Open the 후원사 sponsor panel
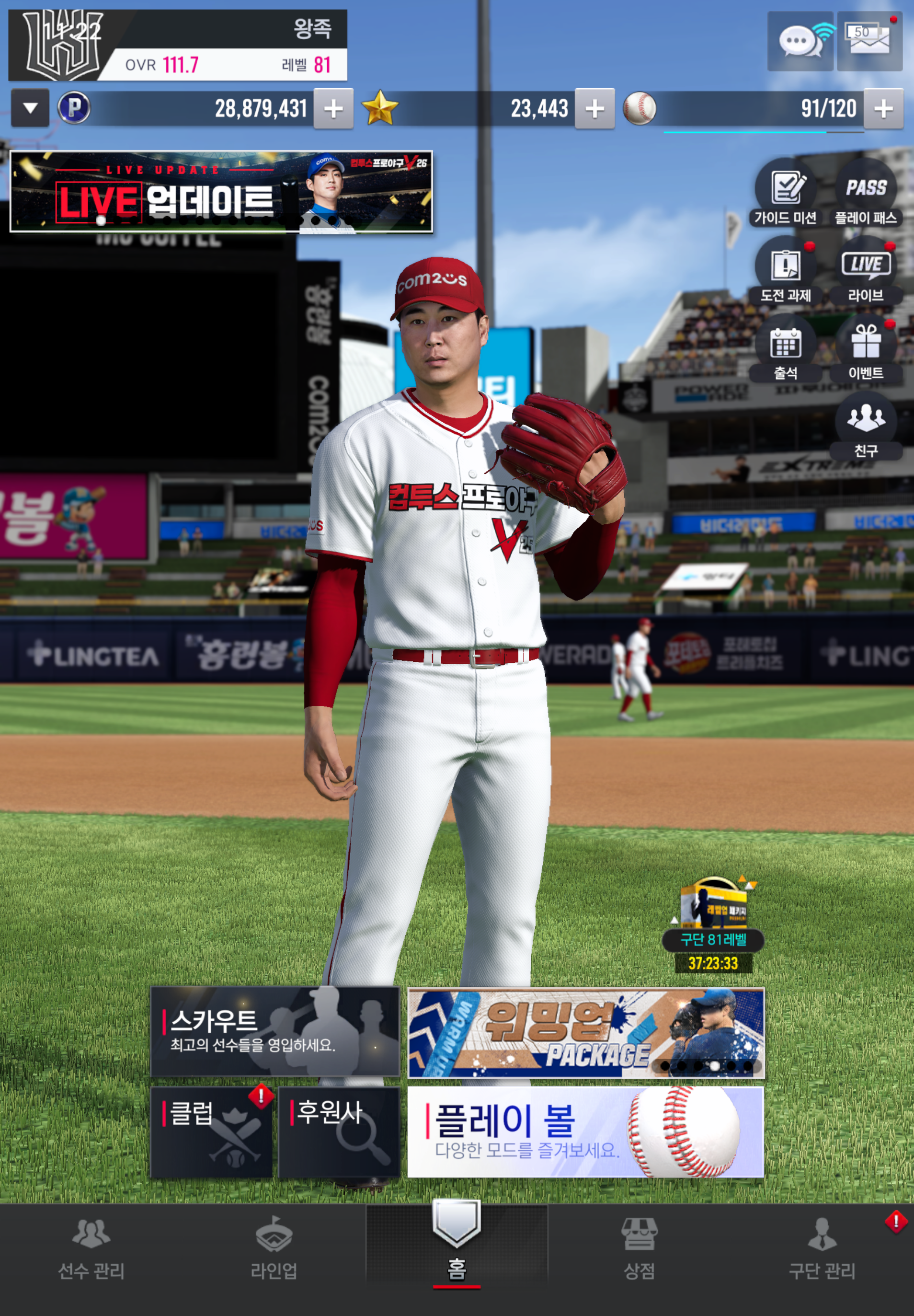 point(339,1132)
